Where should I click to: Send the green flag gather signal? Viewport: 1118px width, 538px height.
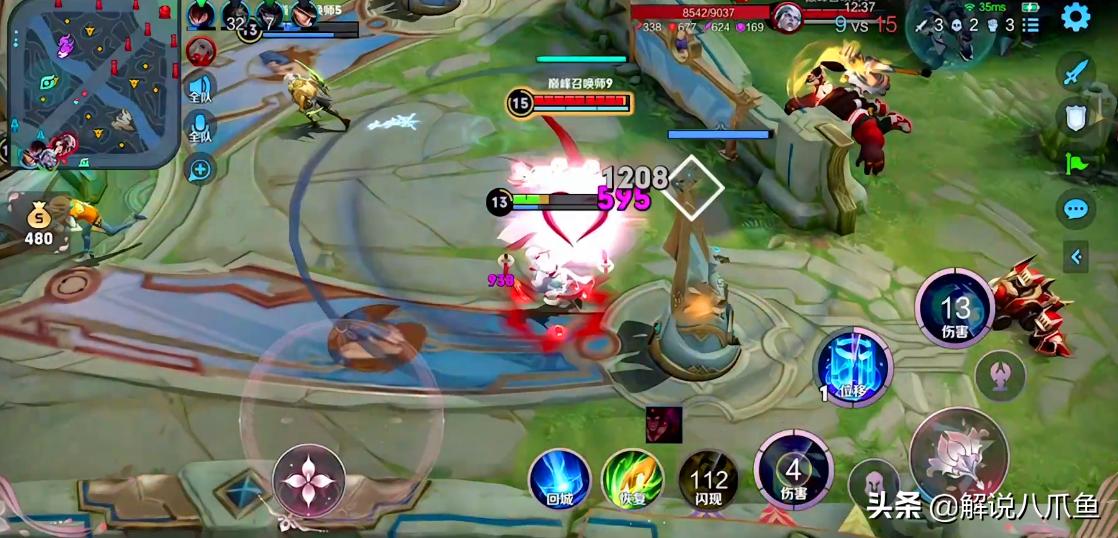(x=1075, y=162)
